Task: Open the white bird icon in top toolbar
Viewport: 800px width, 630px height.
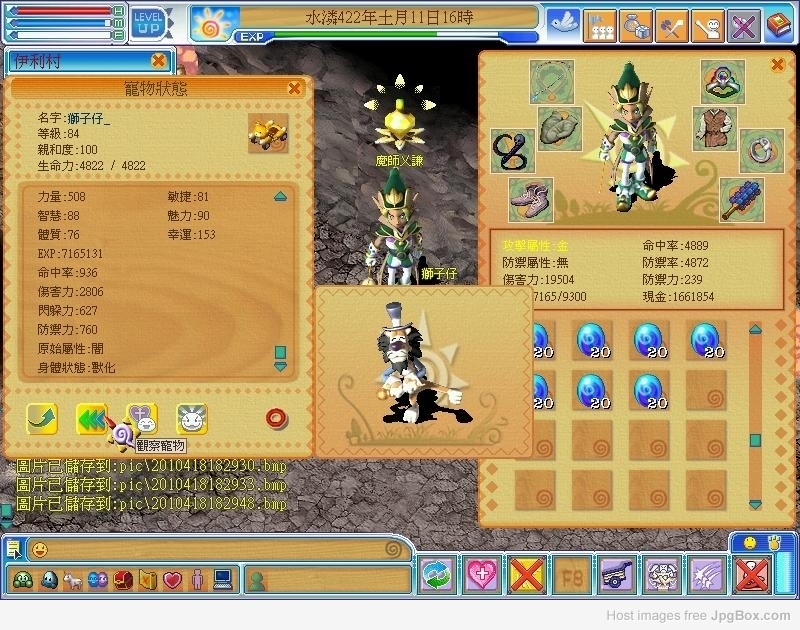Action: (x=566, y=22)
